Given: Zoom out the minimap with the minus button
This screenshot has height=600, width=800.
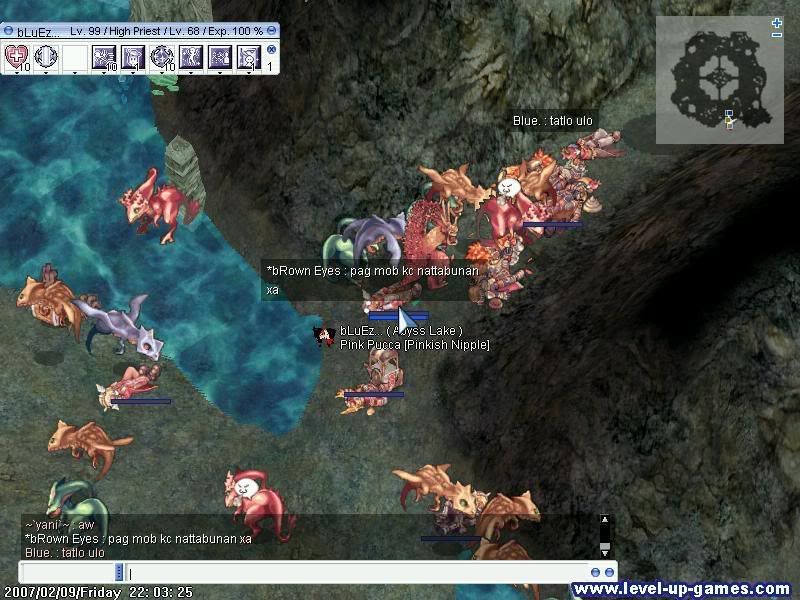Looking at the screenshot, I should (777, 35).
